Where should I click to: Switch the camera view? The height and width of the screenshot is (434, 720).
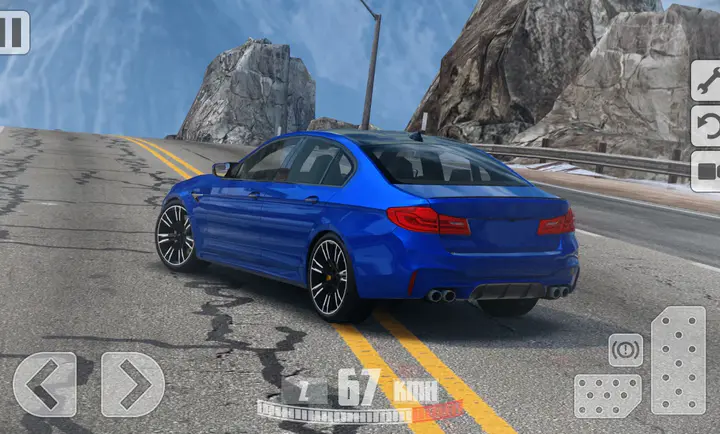pyautogui.click(x=706, y=171)
